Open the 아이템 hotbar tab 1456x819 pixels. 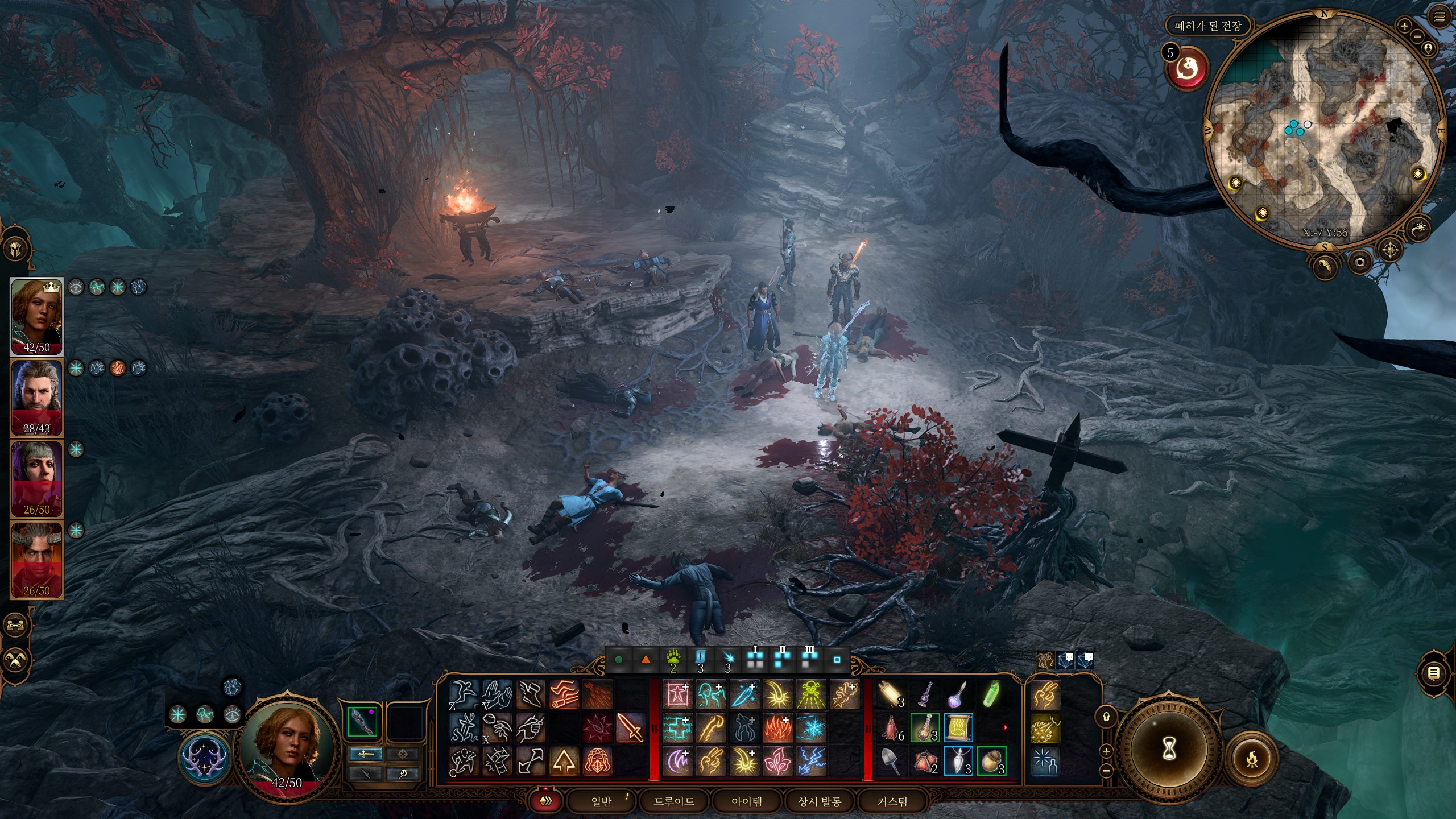pos(746,801)
